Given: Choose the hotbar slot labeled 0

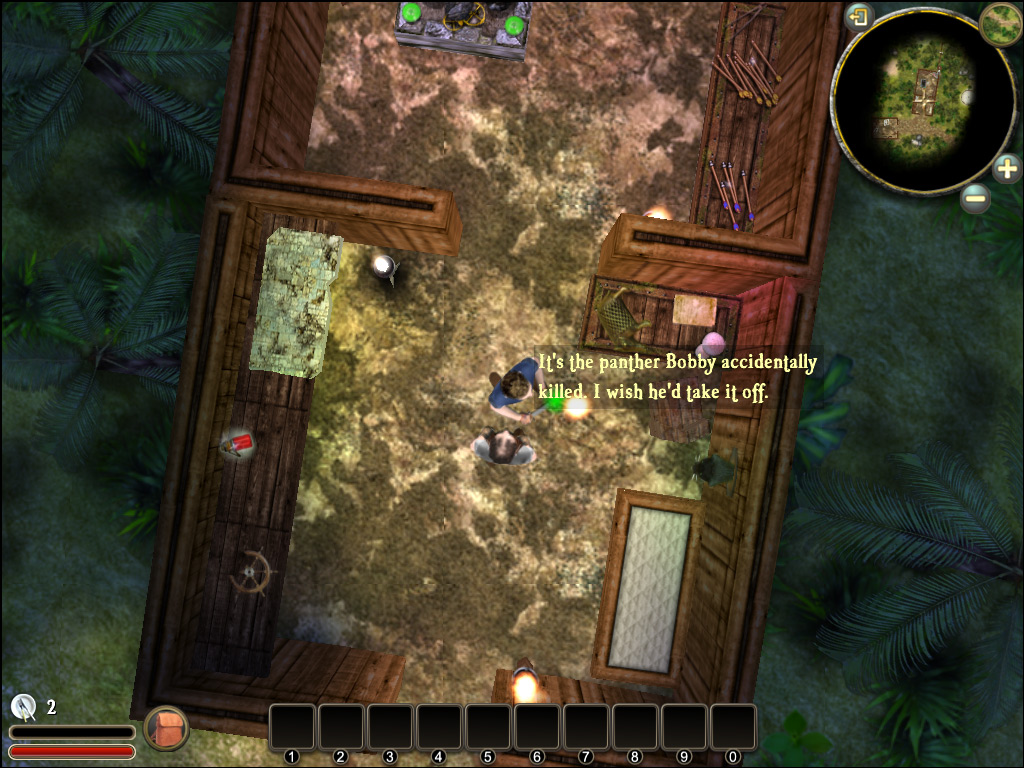Looking at the screenshot, I should coord(733,727).
